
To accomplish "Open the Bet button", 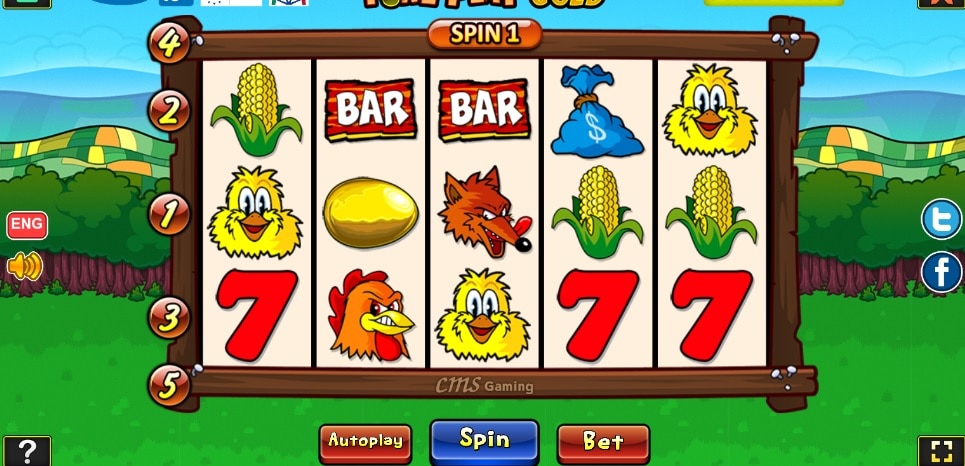I will coord(603,441).
